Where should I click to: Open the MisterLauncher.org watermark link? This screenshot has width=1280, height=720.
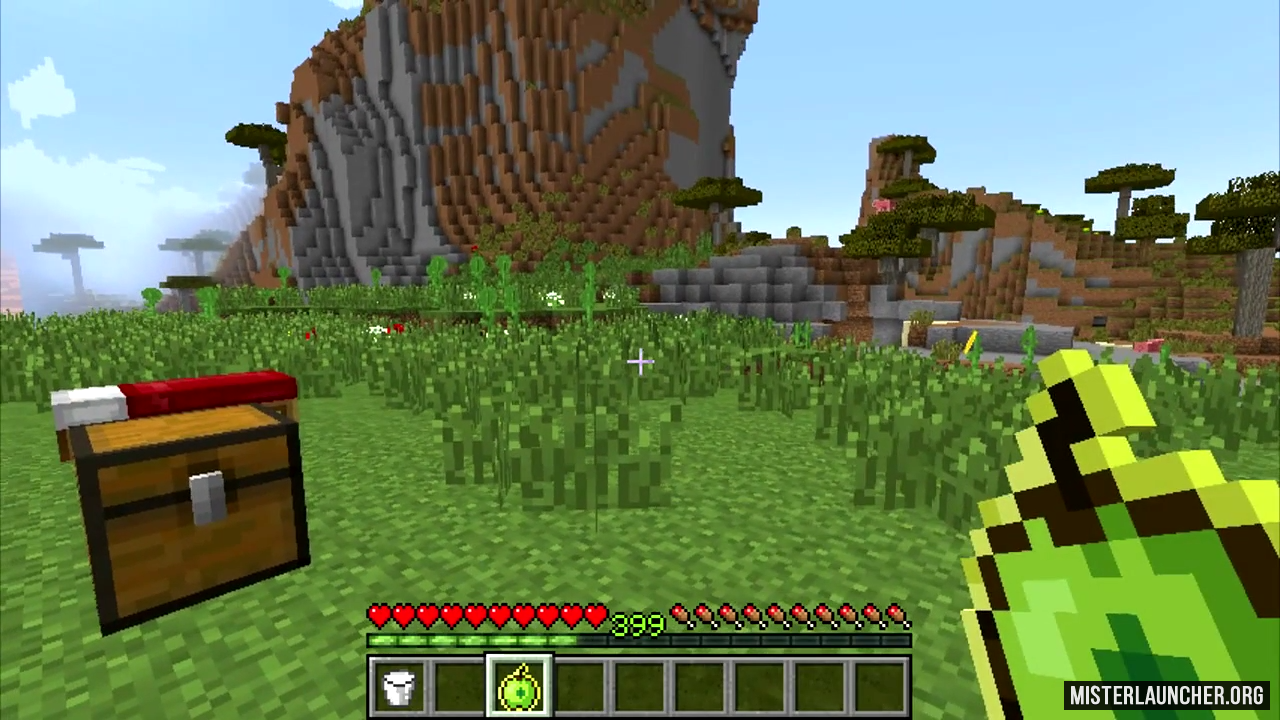point(1166,695)
